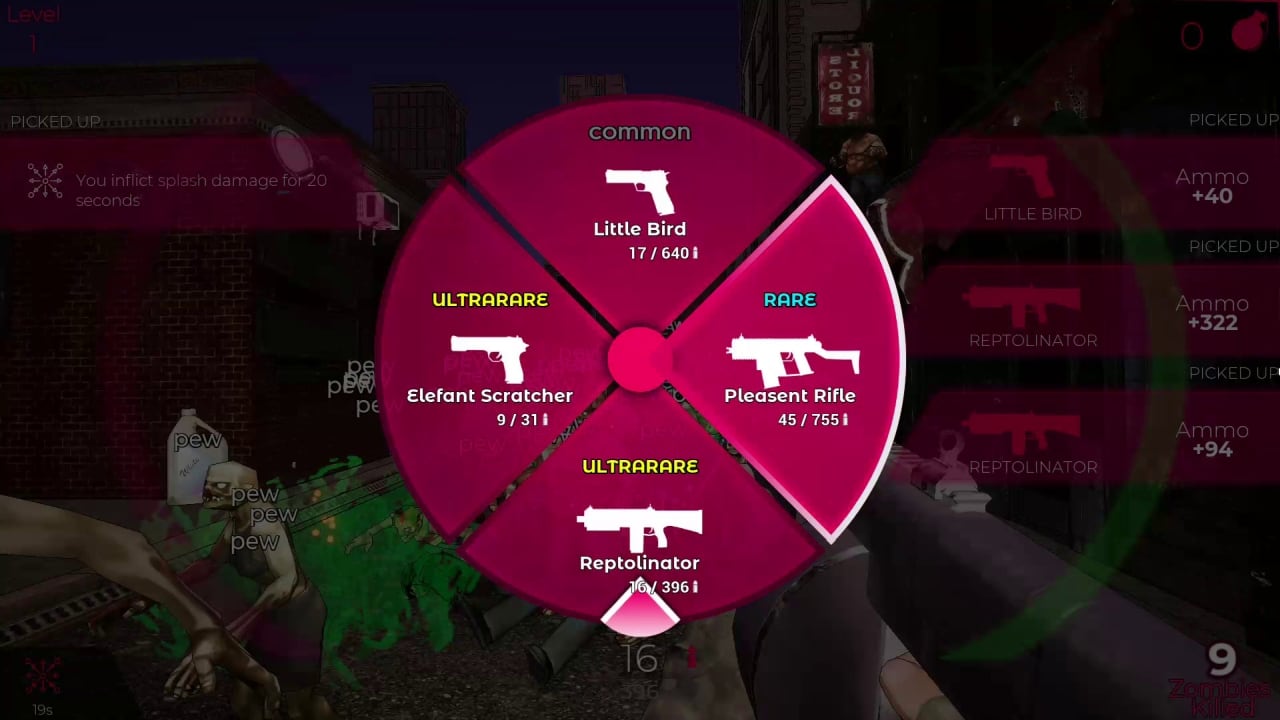The height and width of the screenshot is (720, 1280).
Task: Click the RARE rarity label
Action: [790, 299]
